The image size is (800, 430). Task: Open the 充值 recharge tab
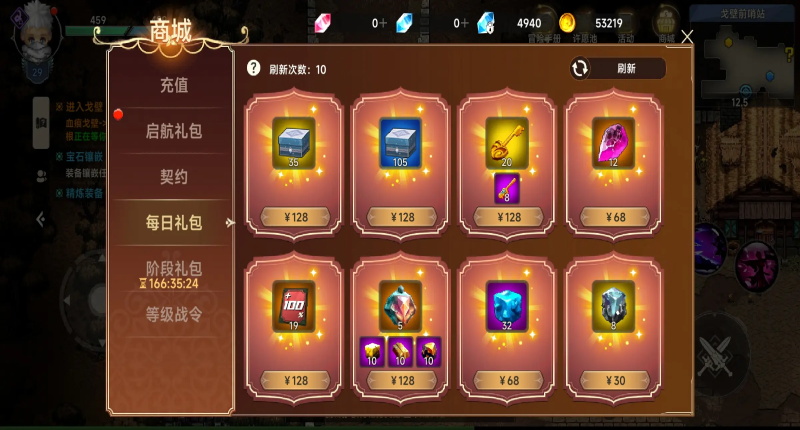(173, 86)
